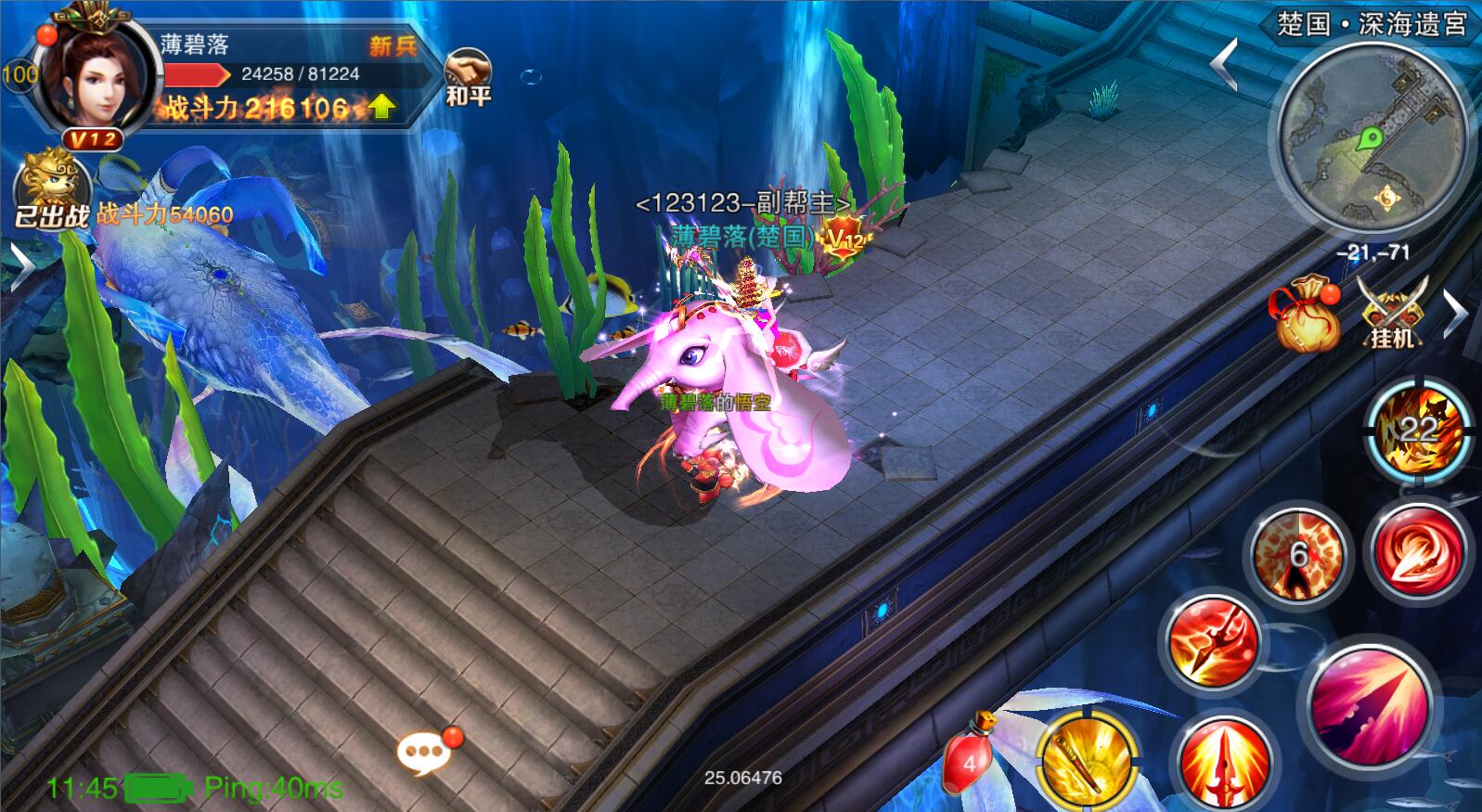Tap the green combat power upgrade arrow
This screenshot has width=1482, height=812.
point(381,109)
